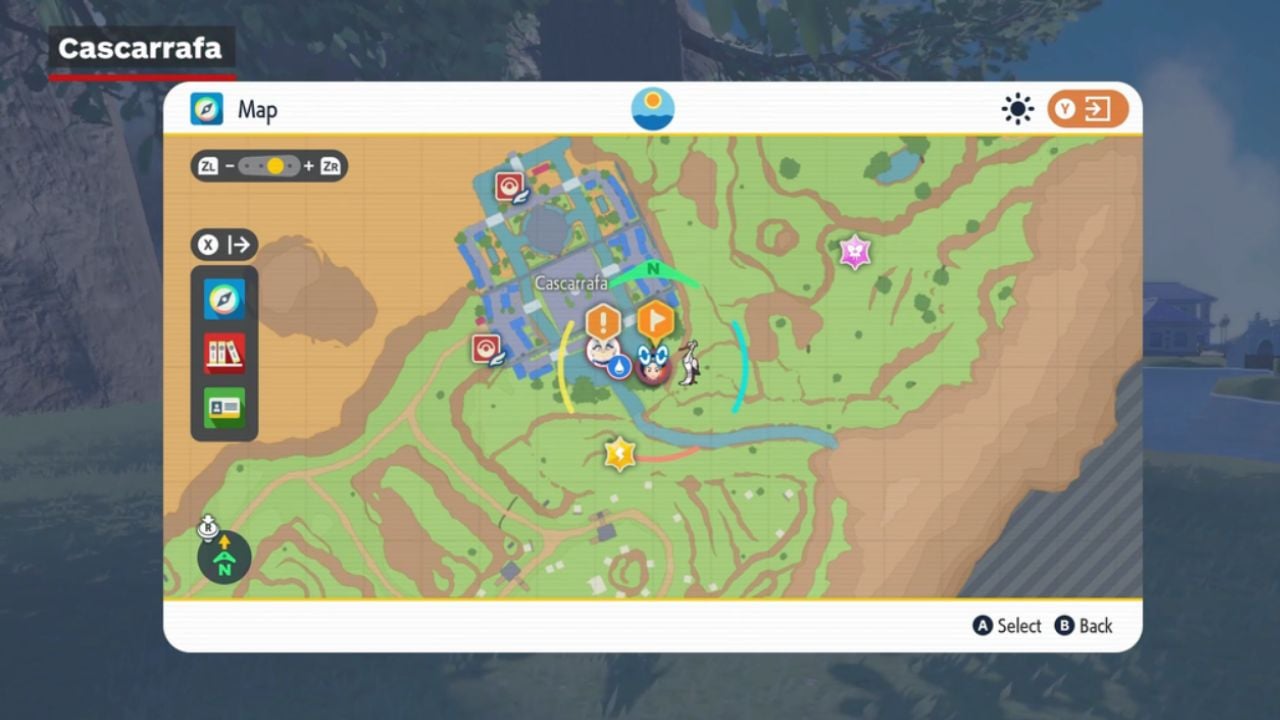Select the pink Tera Raid crystal marker
The image size is (1280, 720).
pos(855,252)
